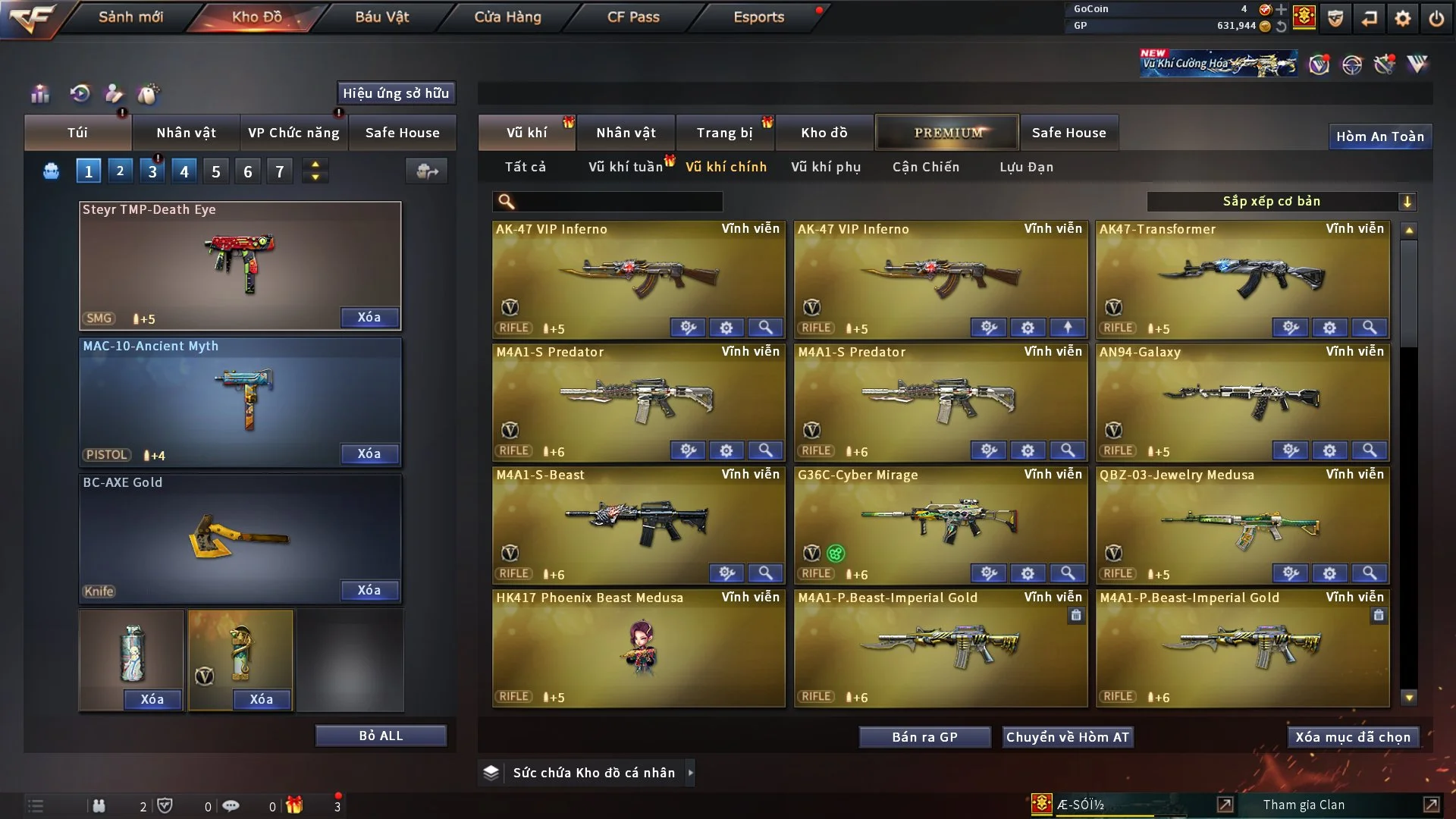Click the Bán ra GP button
Viewport: 1456px width, 819px height.
(924, 737)
